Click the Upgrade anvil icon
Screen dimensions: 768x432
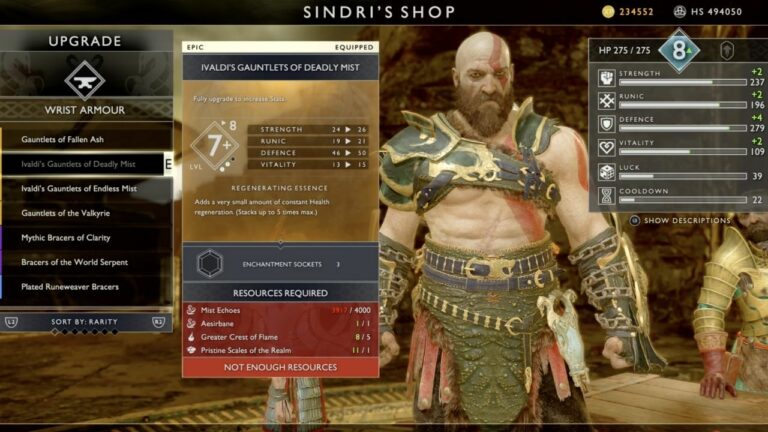coord(85,81)
